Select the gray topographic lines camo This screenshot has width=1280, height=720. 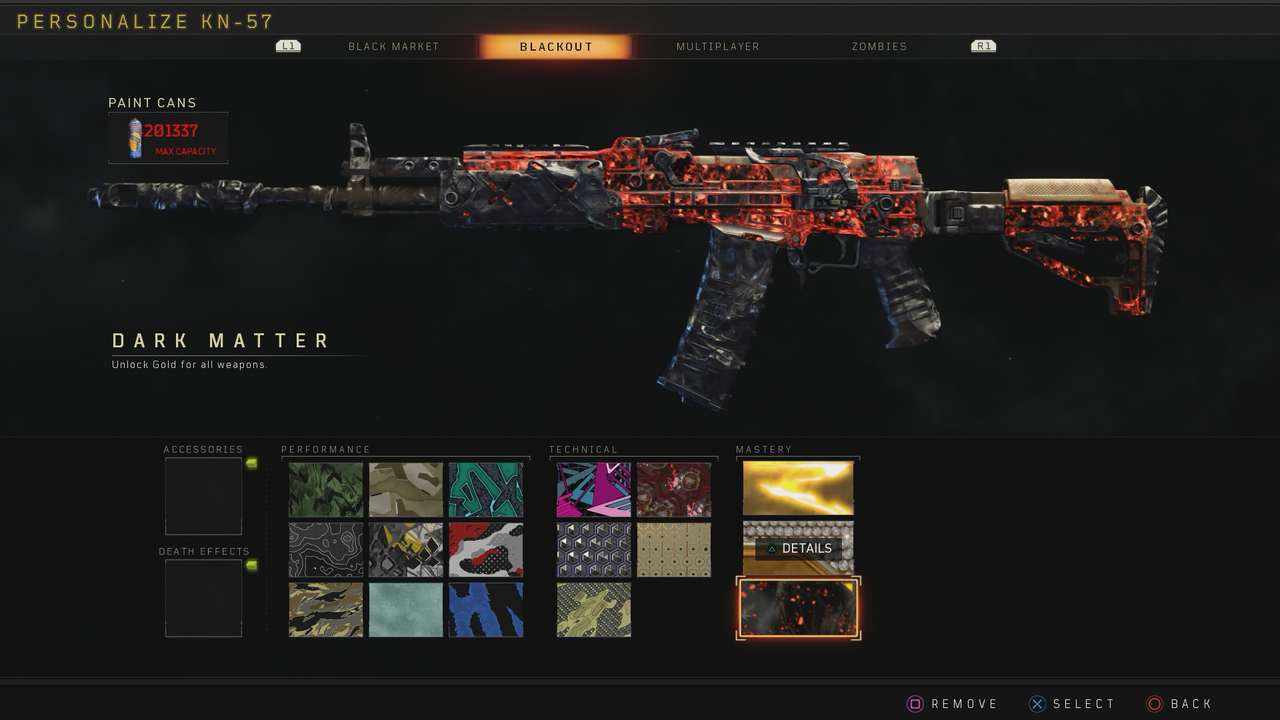[x=326, y=549]
